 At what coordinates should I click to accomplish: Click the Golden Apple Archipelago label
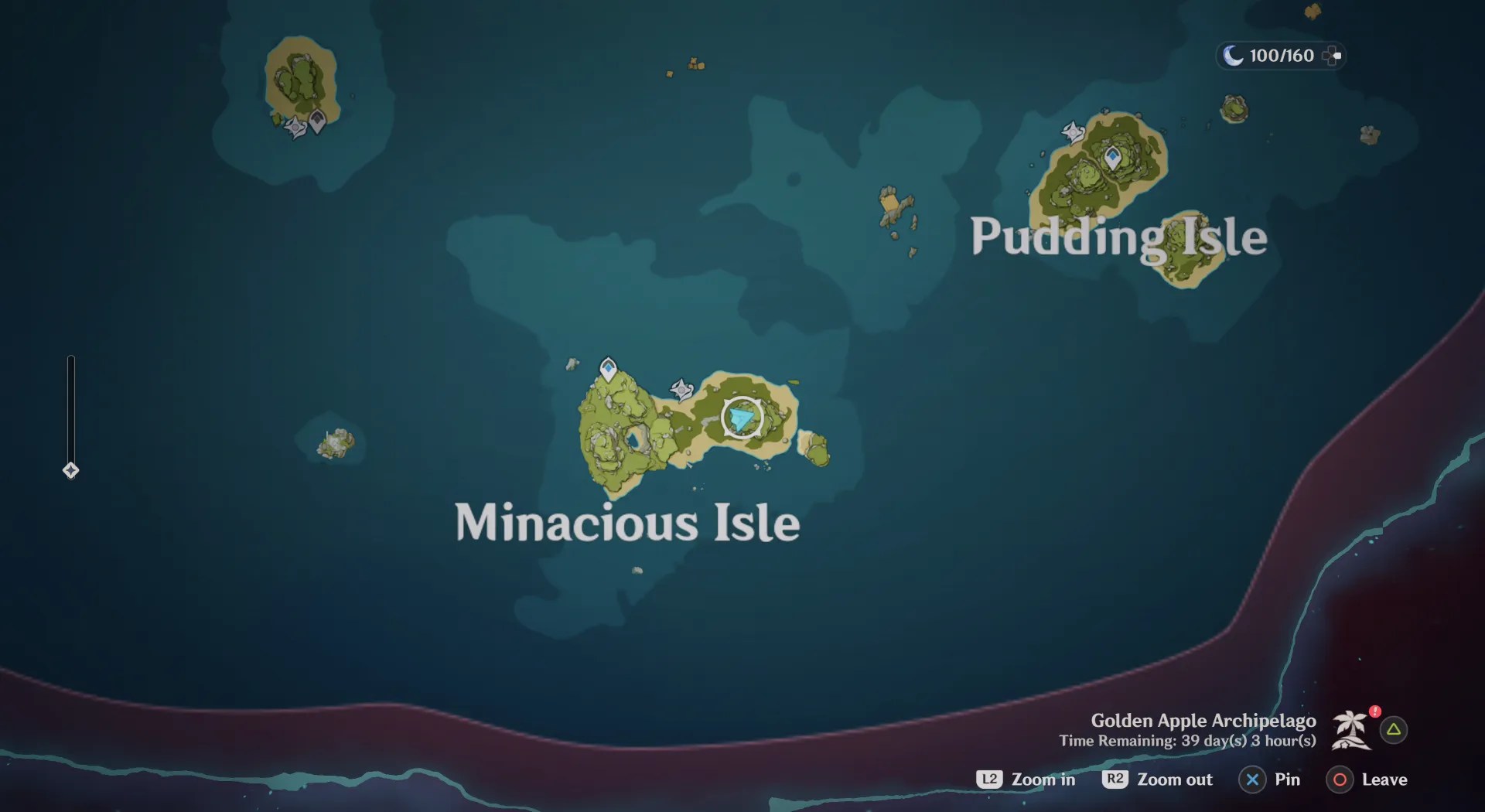pos(1203,720)
